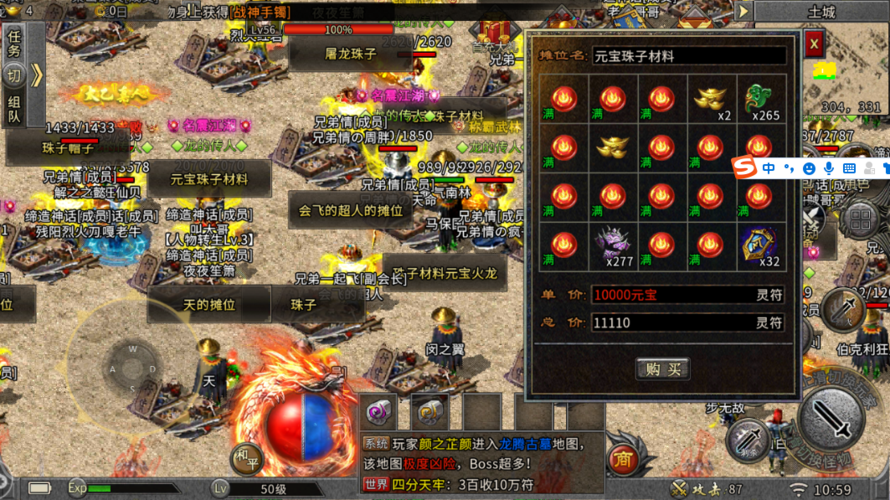
Task: Select the blue shield emblem x32
Action: (759, 244)
